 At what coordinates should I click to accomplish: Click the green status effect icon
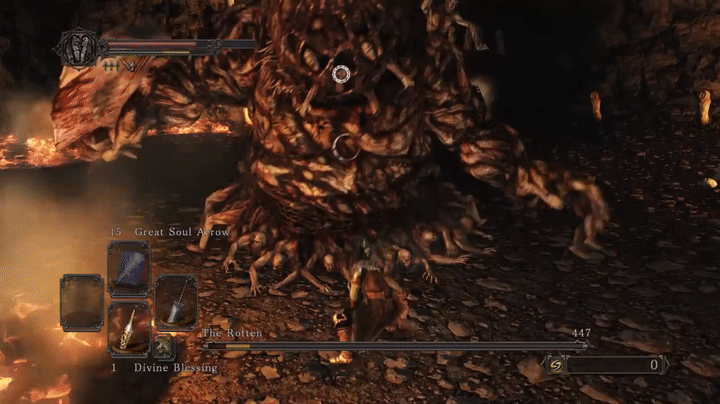(x=110, y=64)
